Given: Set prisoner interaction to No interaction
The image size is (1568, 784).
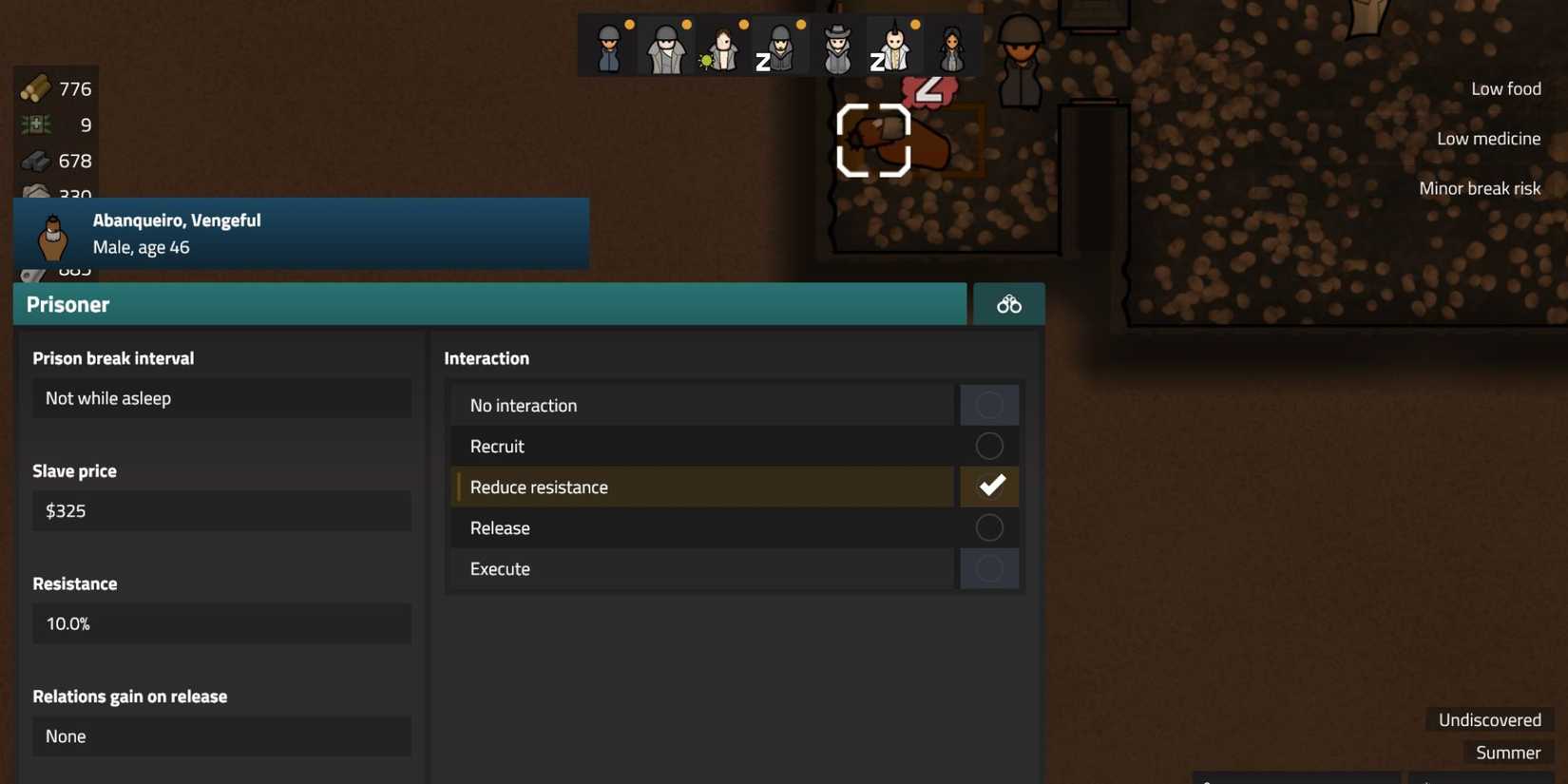Looking at the screenshot, I should 989,404.
